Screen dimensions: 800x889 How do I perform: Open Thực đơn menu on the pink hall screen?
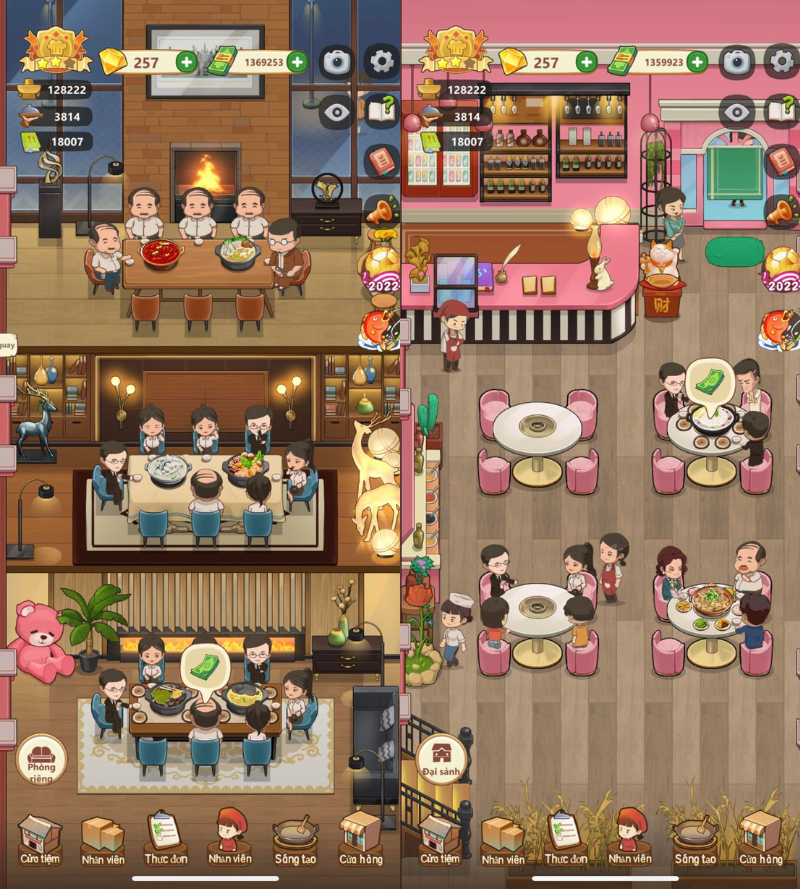point(565,839)
